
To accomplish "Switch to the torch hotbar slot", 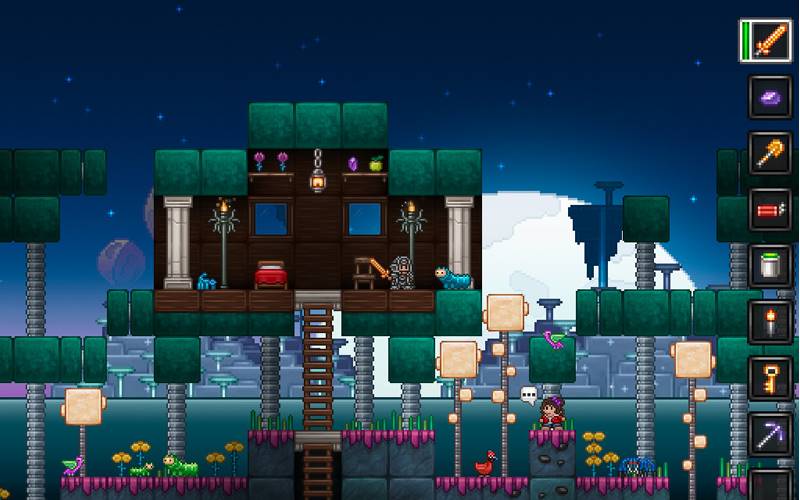I will (x=771, y=322).
